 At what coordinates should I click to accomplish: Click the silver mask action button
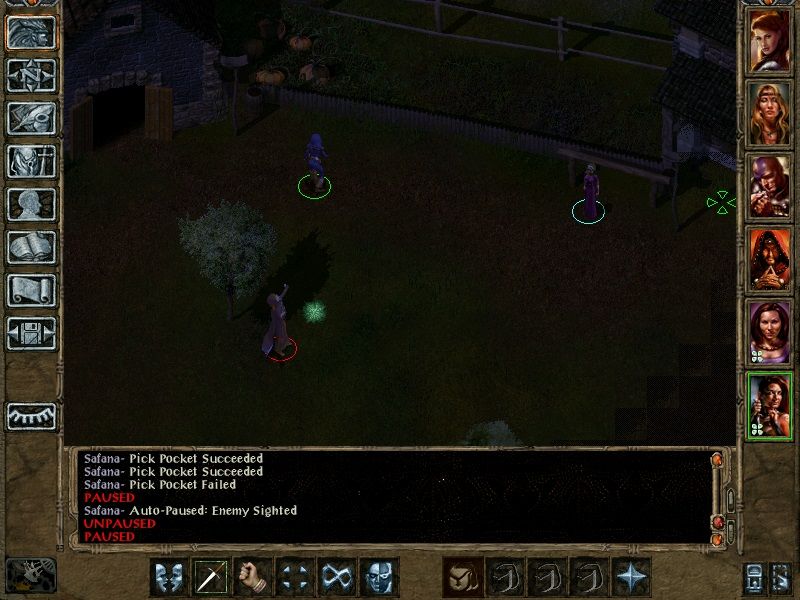click(x=379, y=577)
